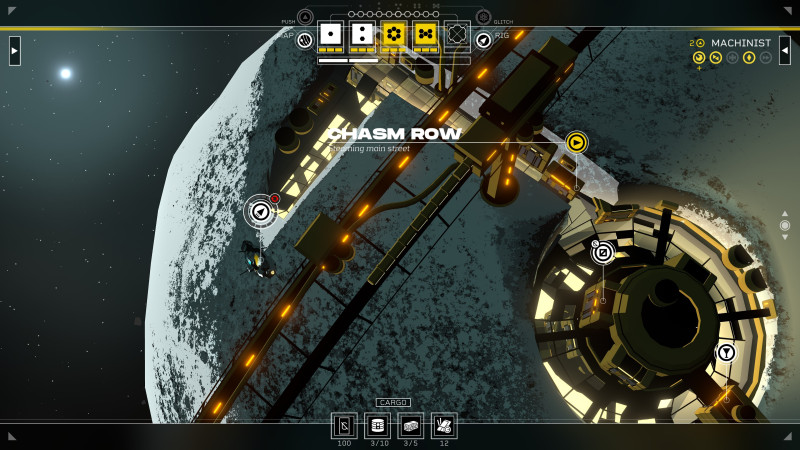Viewport: 800px width, 450px height.
Task: Select the yellow arrow marker on Chasm Row
Action: 576,142
